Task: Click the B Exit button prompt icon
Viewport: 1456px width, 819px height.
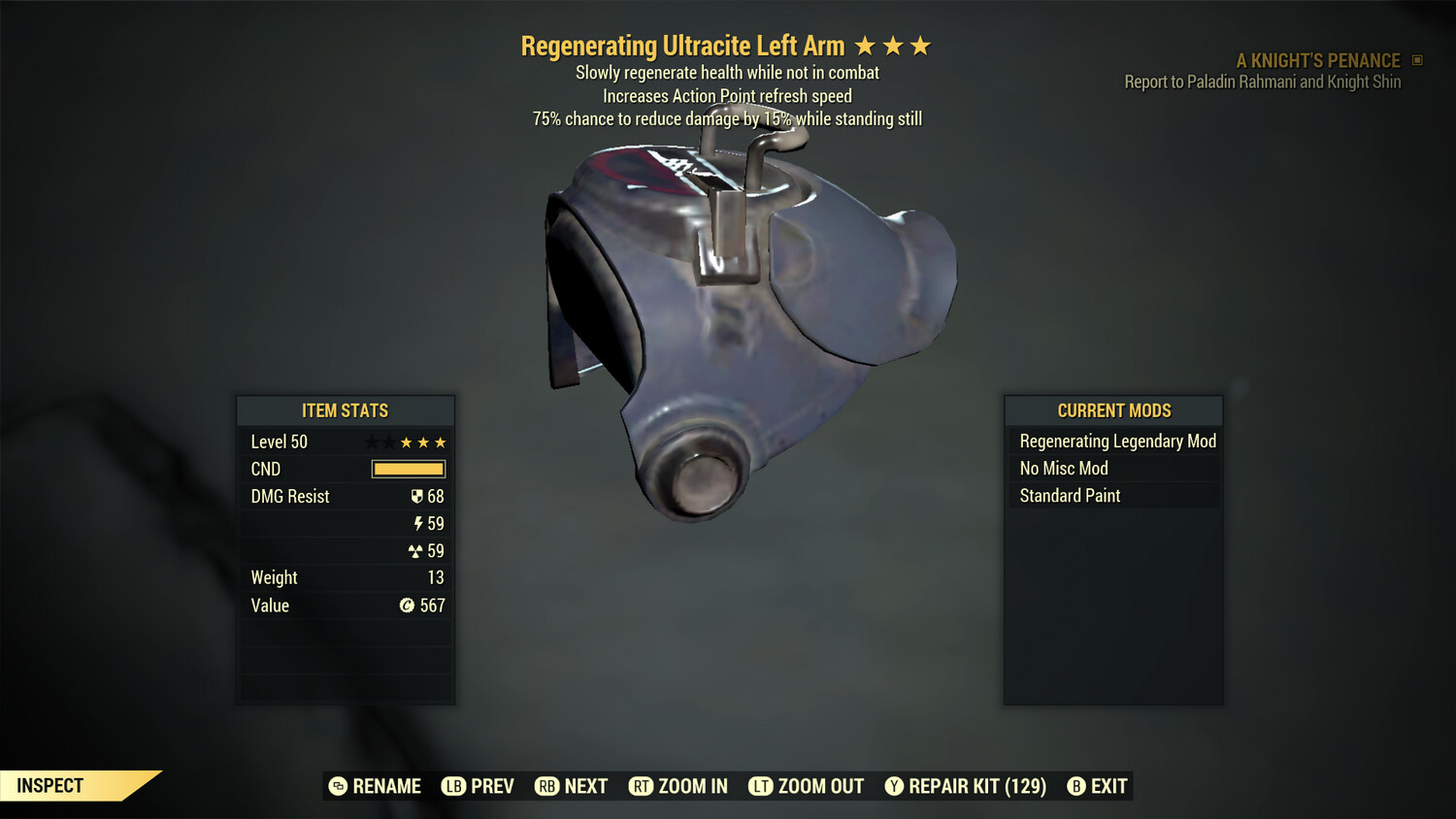Action: 1076,786
